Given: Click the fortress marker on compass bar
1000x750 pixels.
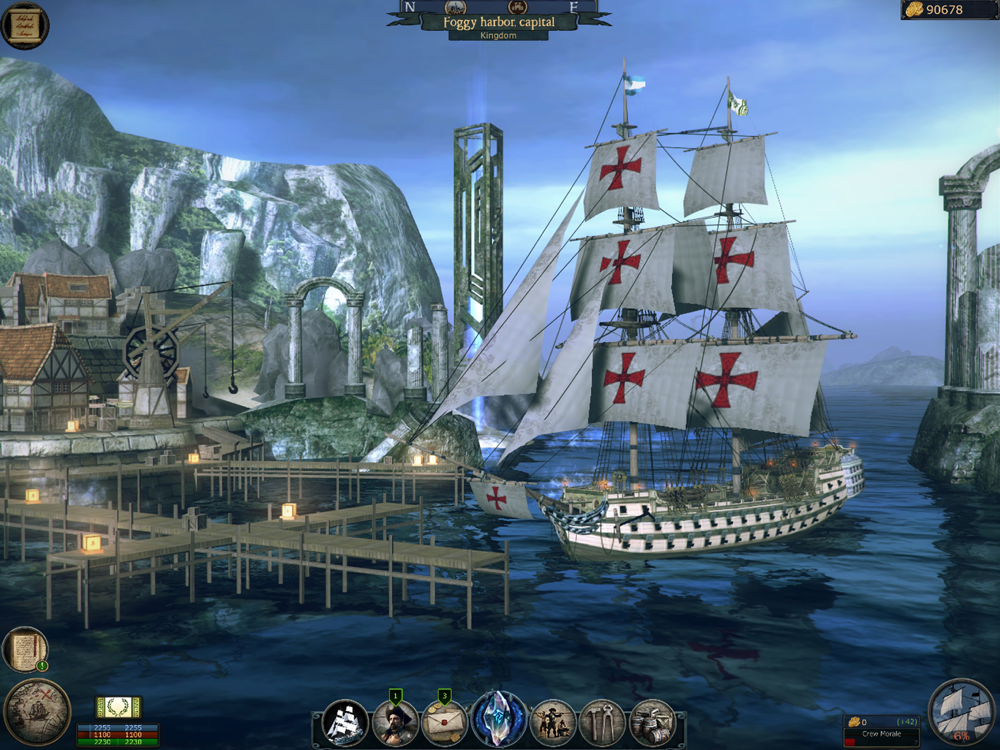Looking at the screenshot, I should coord(520,6).
